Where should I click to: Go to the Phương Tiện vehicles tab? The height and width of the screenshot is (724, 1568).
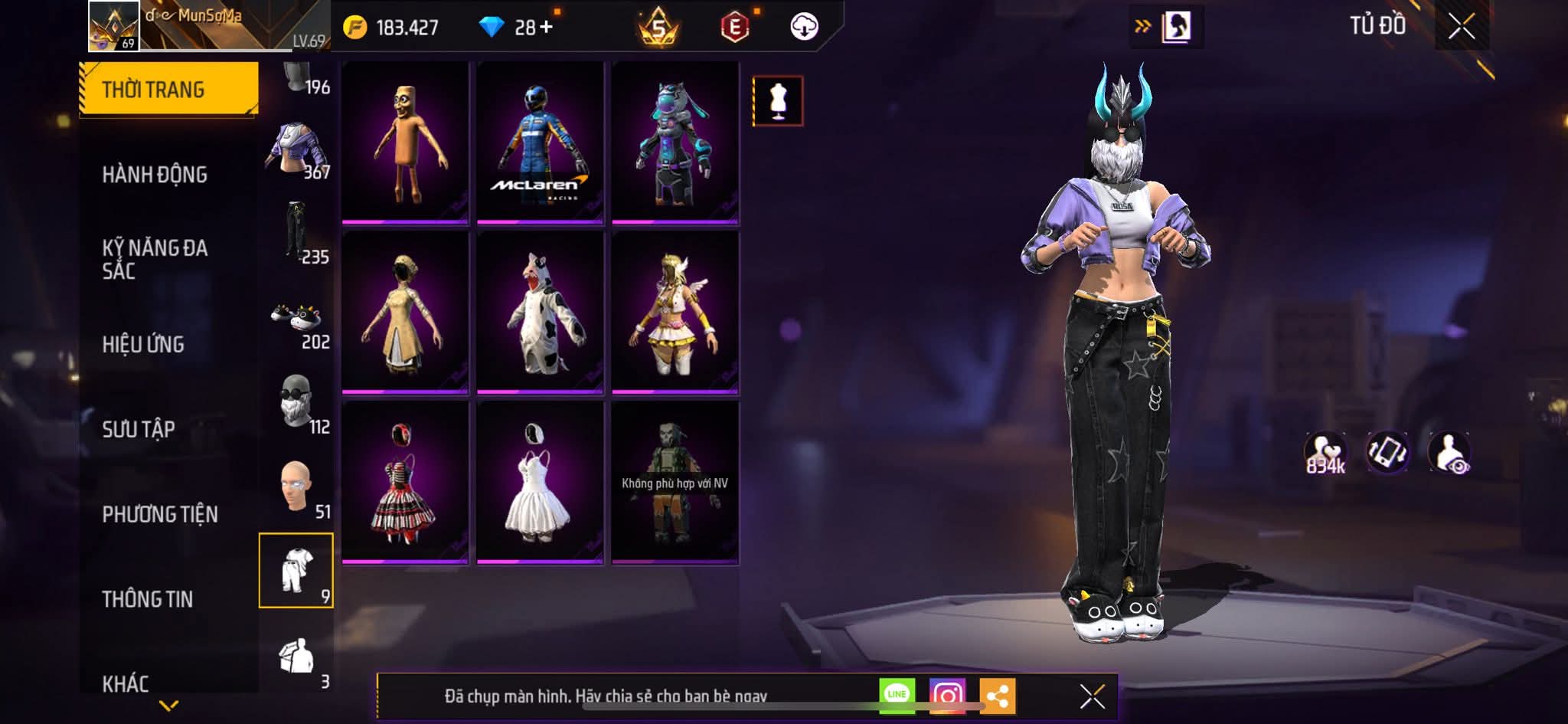(160, 514)
